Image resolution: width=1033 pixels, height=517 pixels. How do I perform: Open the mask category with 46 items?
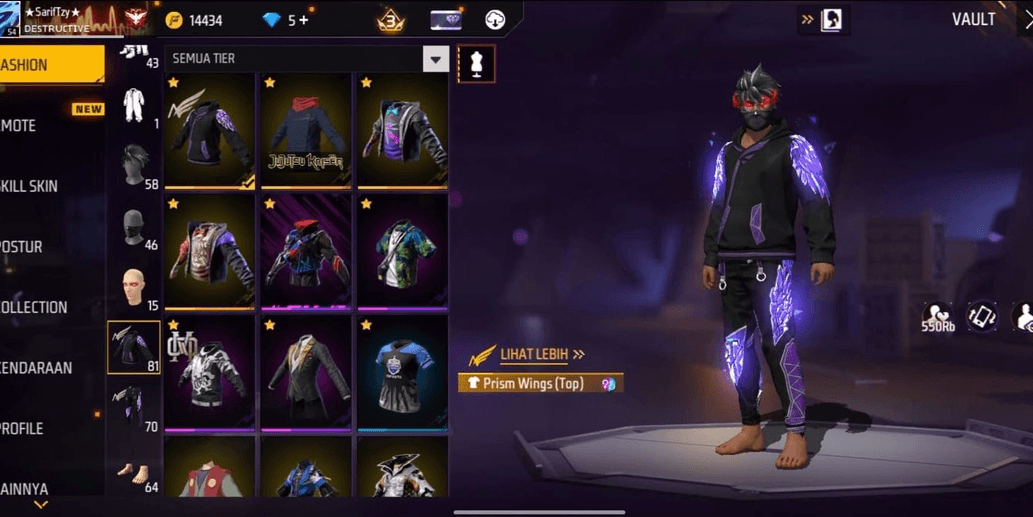coord(133,229)
